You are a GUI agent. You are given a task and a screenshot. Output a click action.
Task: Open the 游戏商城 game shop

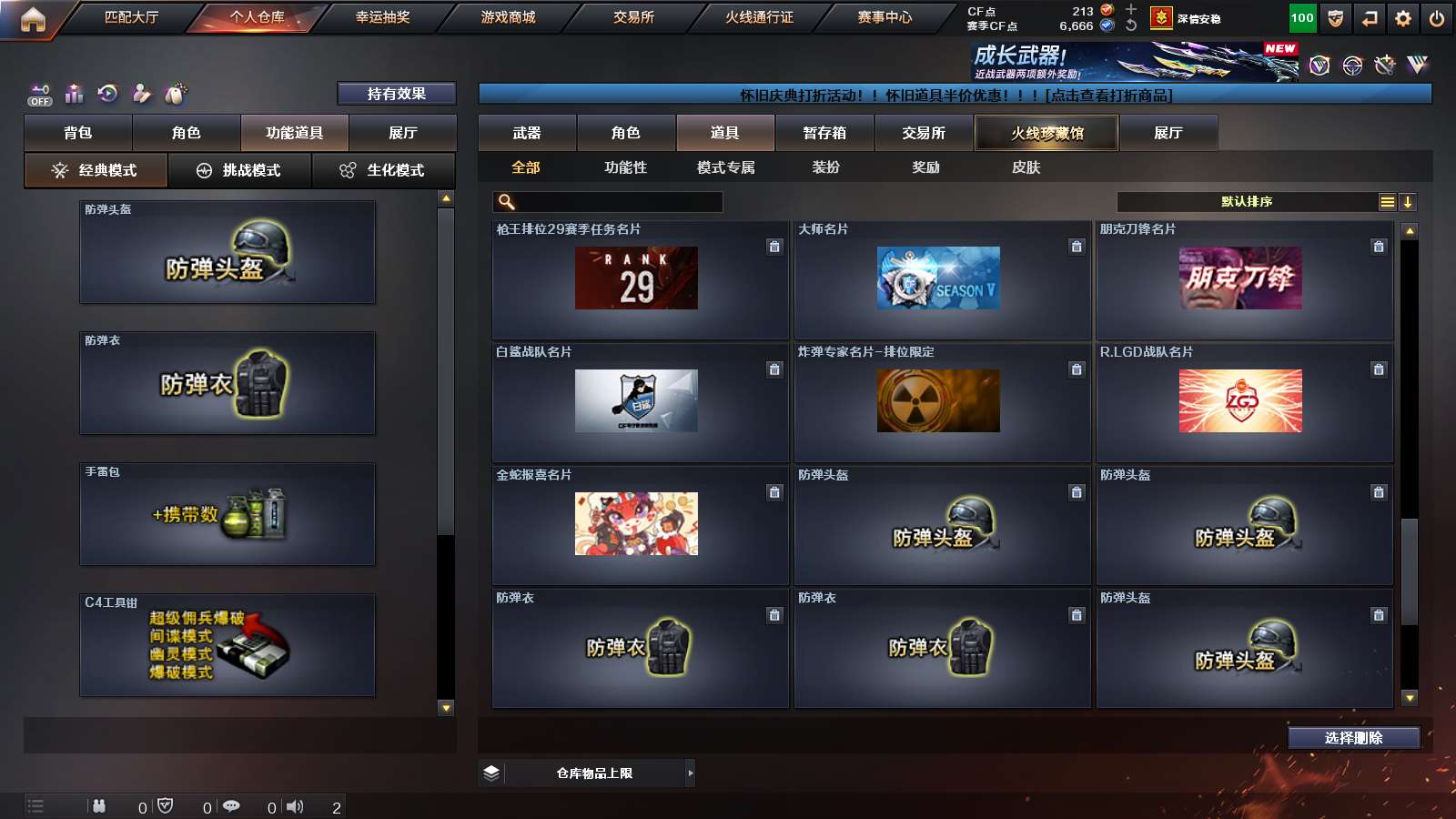tap(508, 17)
